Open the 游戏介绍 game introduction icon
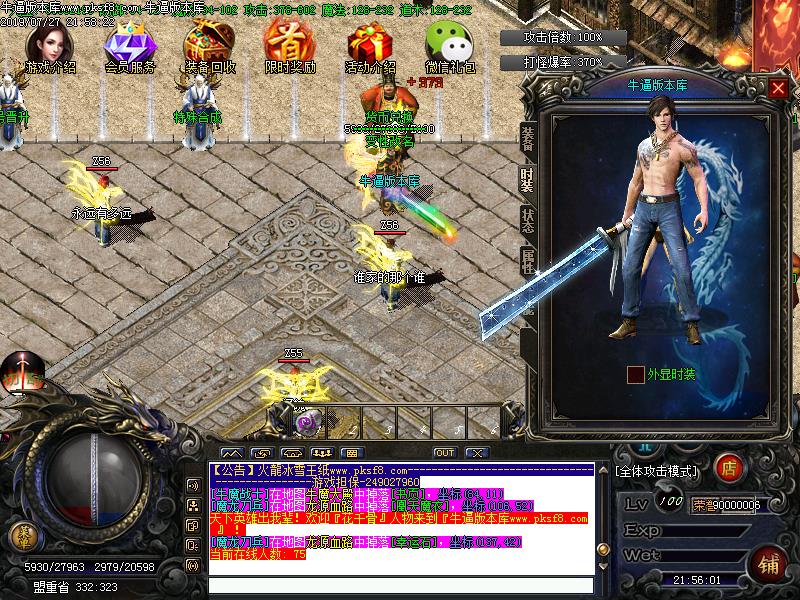Viewport: 800px width, 600px height. [x=49, y=46]
